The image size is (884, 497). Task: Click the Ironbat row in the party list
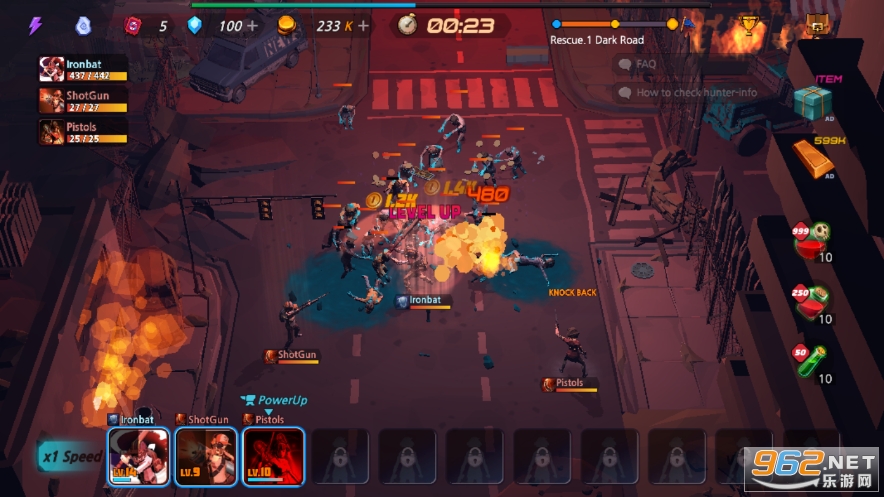pyautogui.click(x=83, y=68)
